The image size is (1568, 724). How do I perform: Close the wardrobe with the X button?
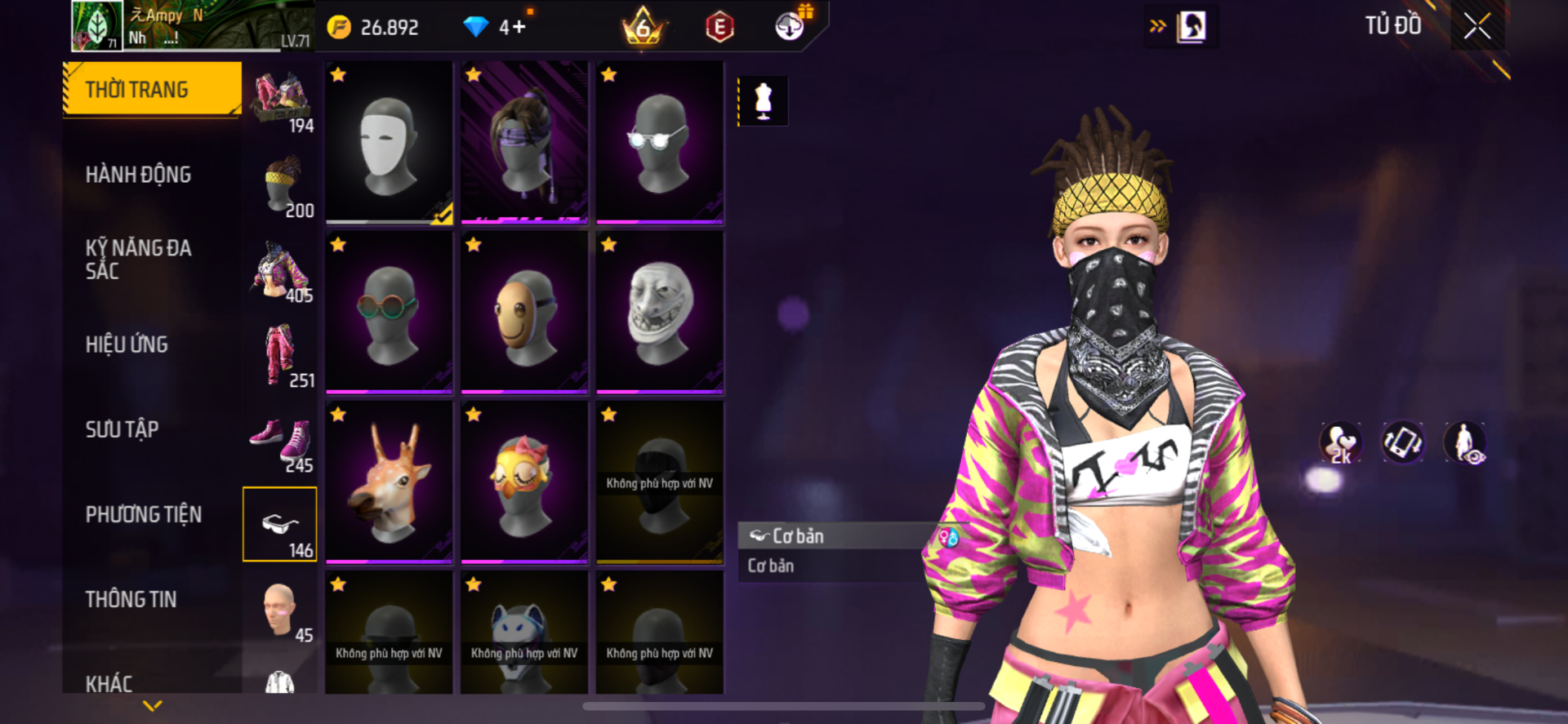coord(1477,27)
